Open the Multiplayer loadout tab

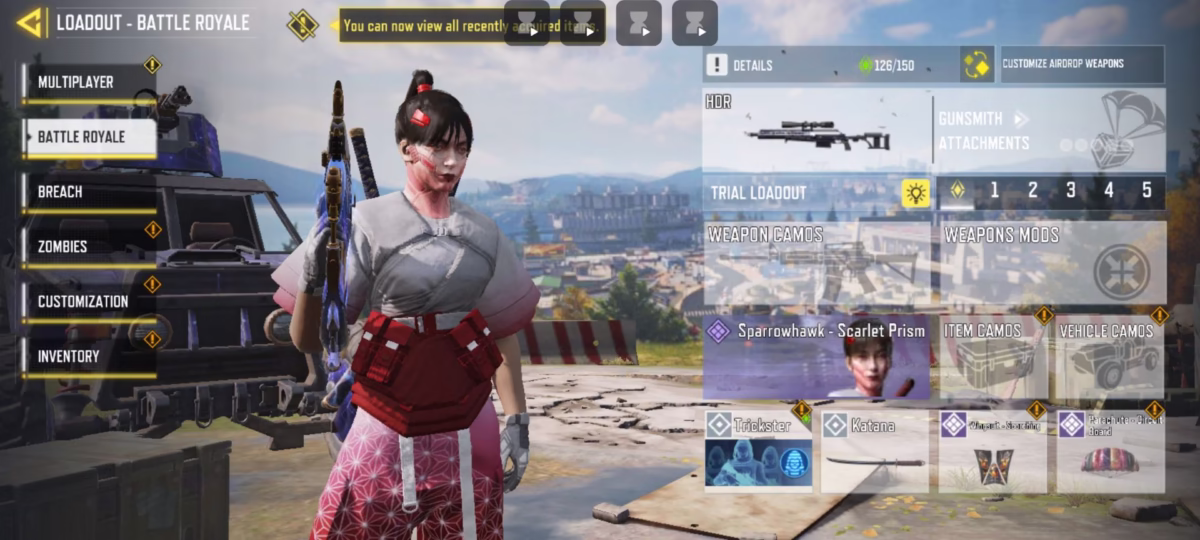88,83
